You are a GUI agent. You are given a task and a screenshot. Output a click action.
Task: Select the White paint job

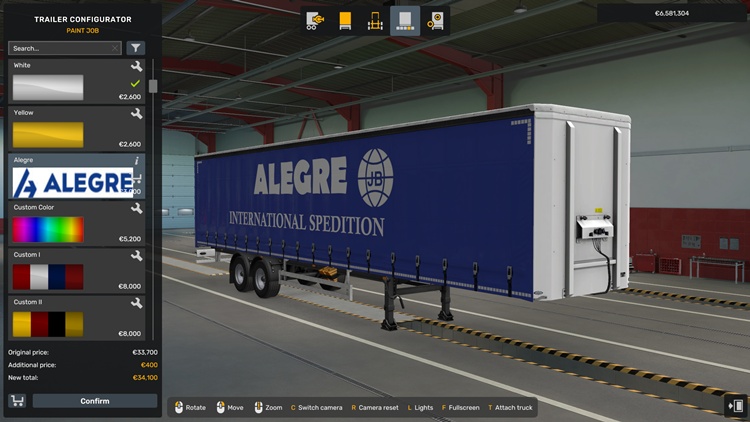48,87
